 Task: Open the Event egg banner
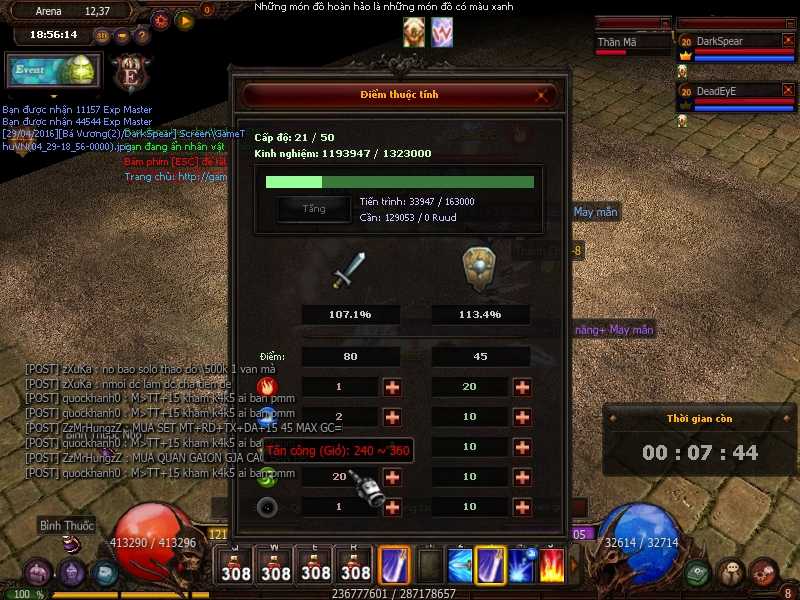(55, 71)
